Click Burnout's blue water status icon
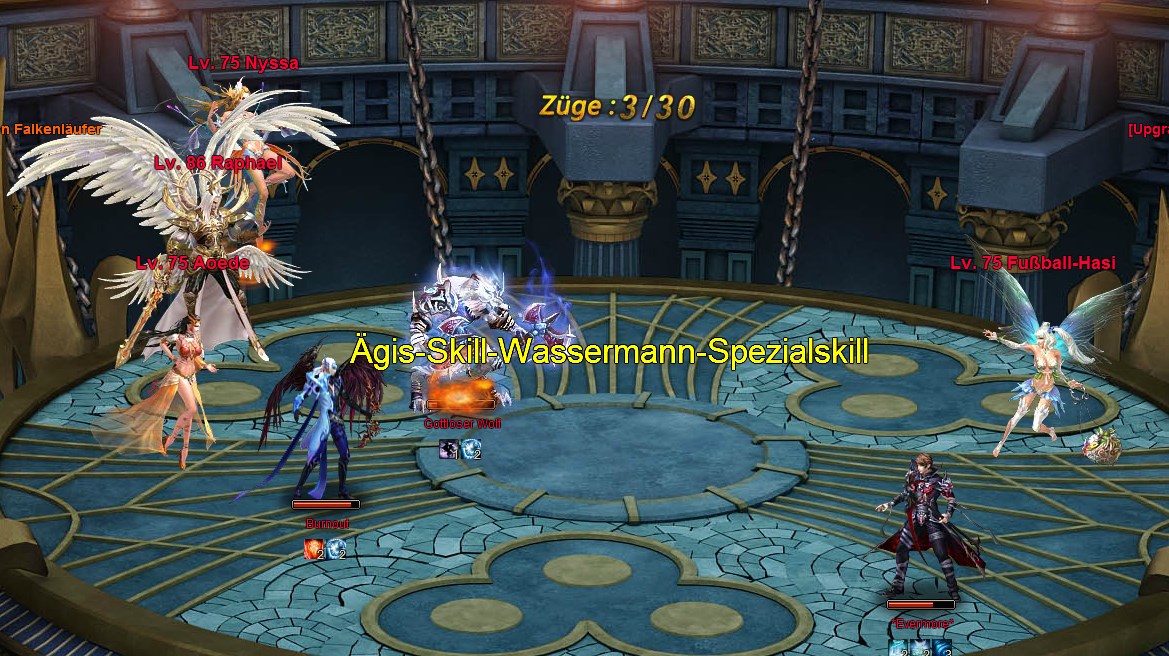Screen dimensions: 1169x656 337,548
